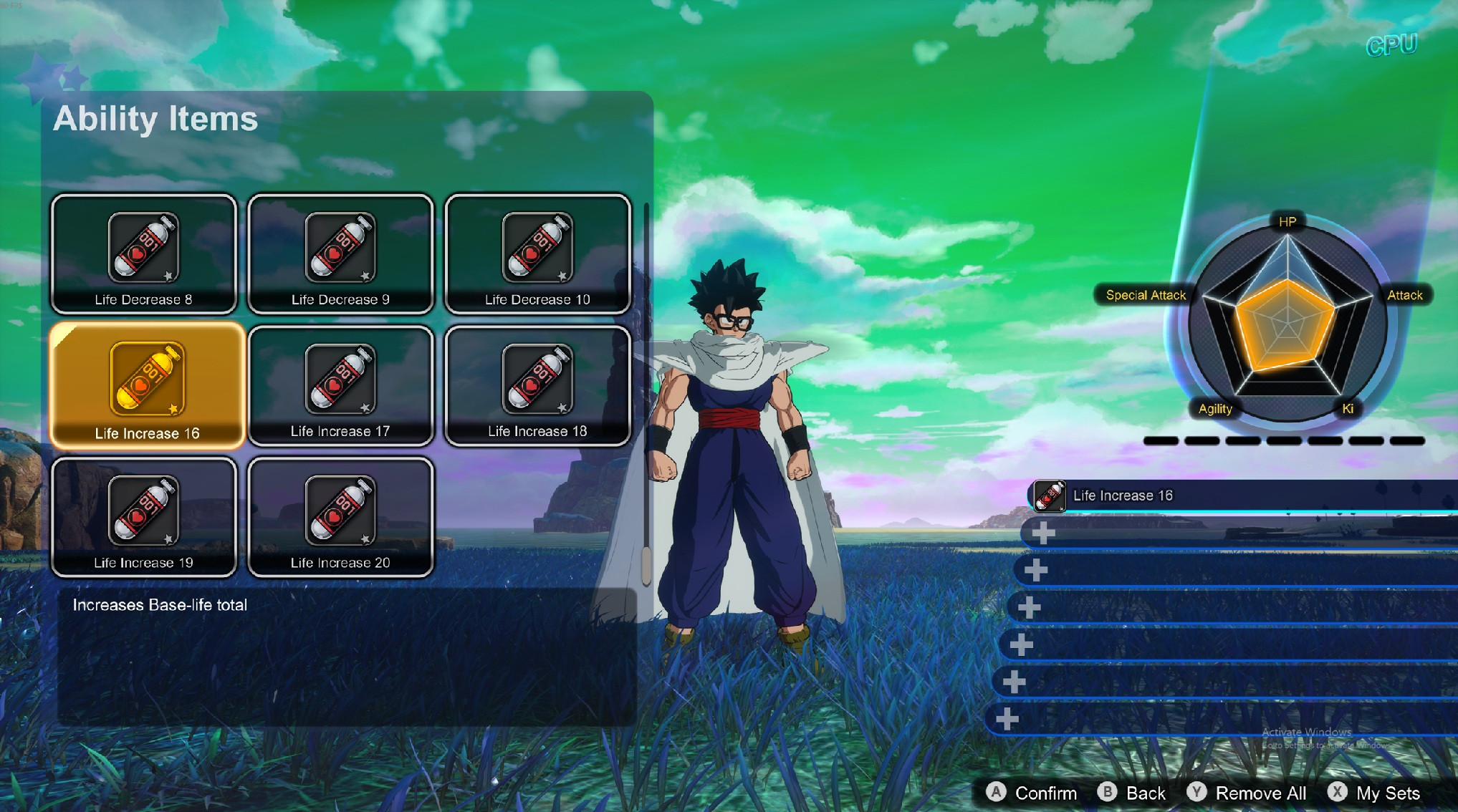
Task: Remove All equipped ability items
Action: [1247, 793]
